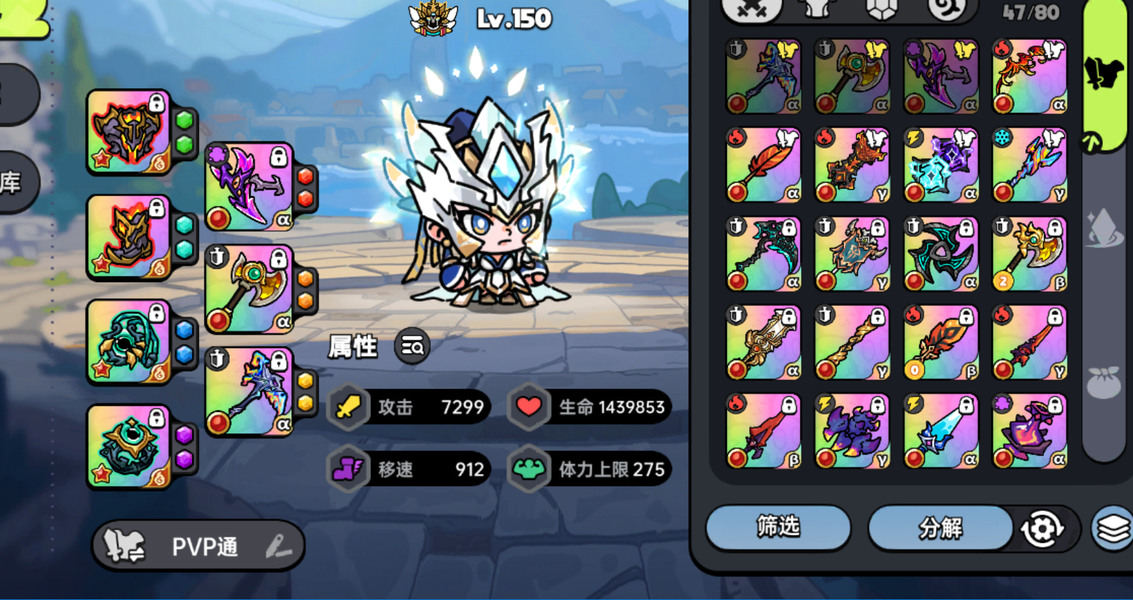
Task: Open the gear refresh settings beside 分解
Action: pyautogui.click(x=1042, y=528)
